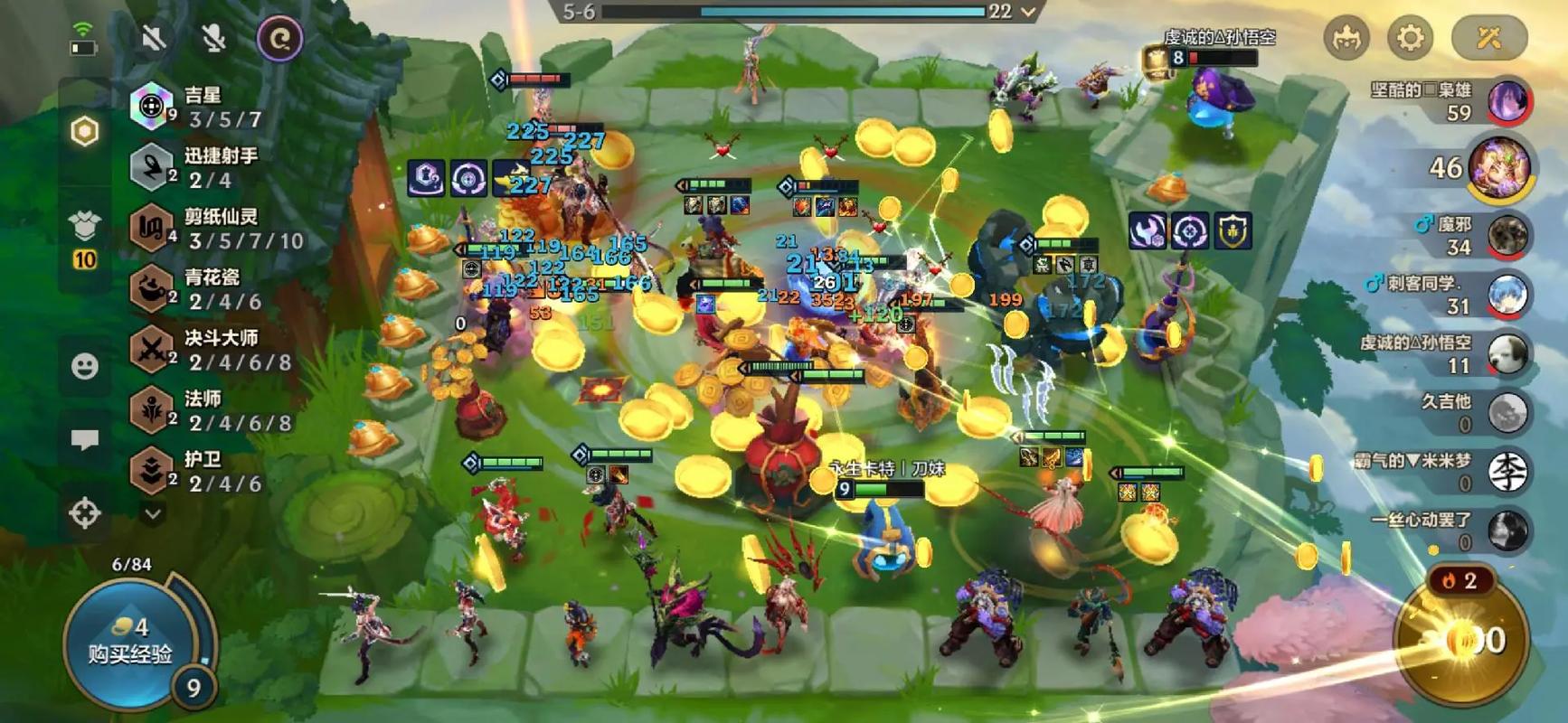Click the little legend icon button
This screenshot has height=723, width=1568.
(x=1346, y=38)
